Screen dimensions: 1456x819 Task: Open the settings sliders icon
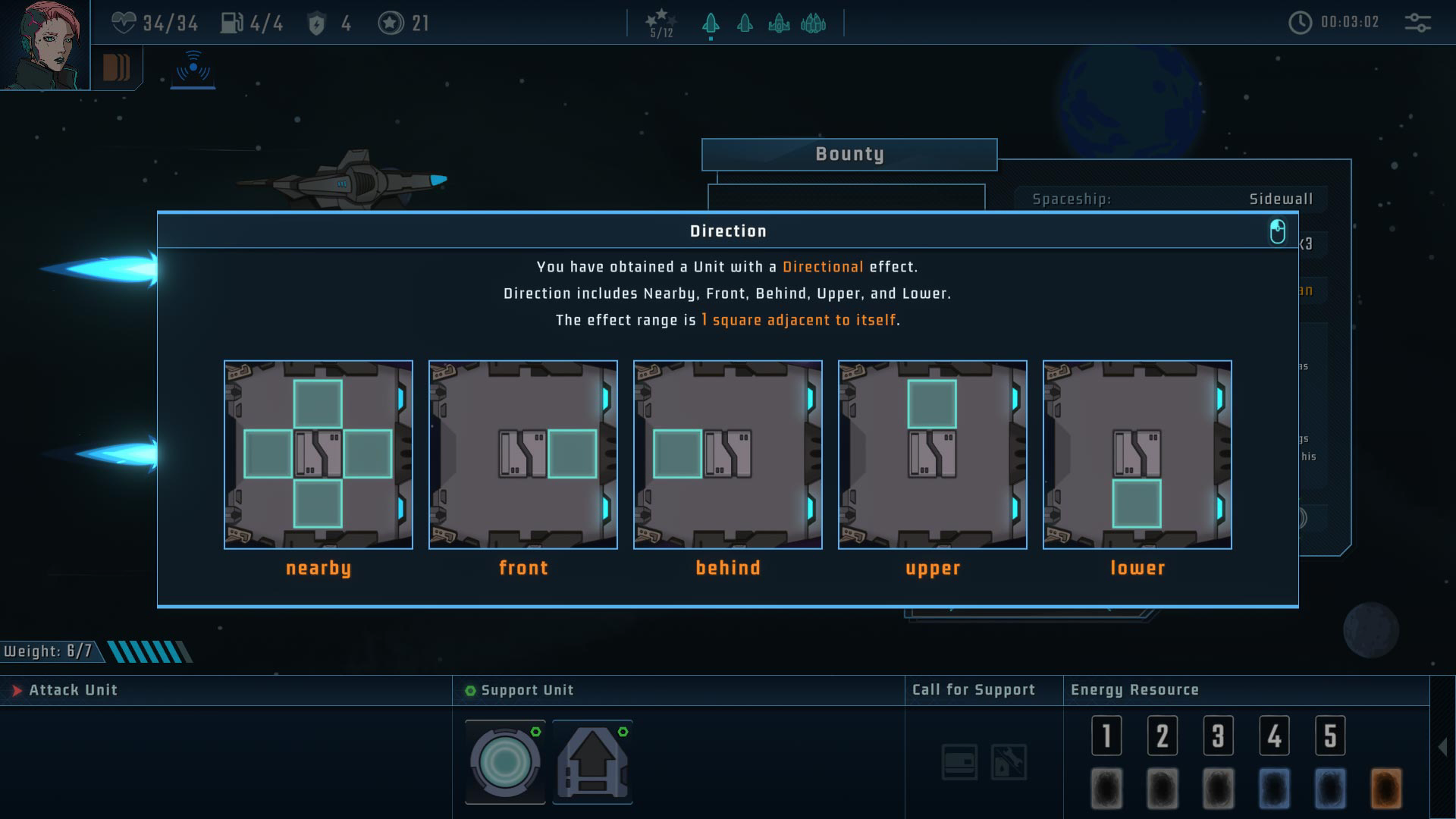coord(1417,23)
